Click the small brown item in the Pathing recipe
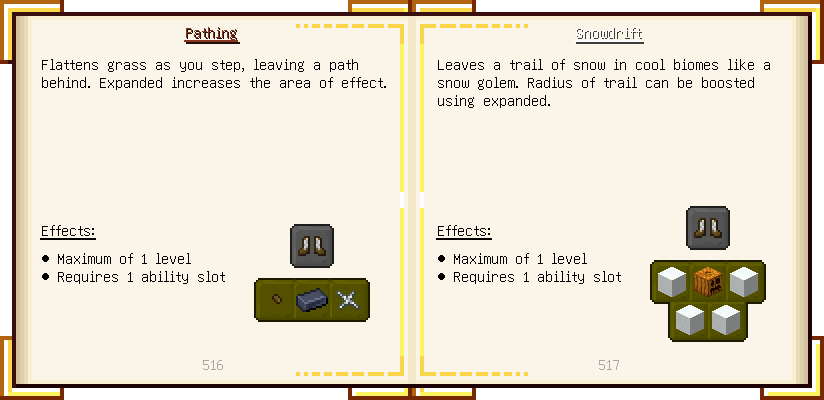 pos(277,300)
